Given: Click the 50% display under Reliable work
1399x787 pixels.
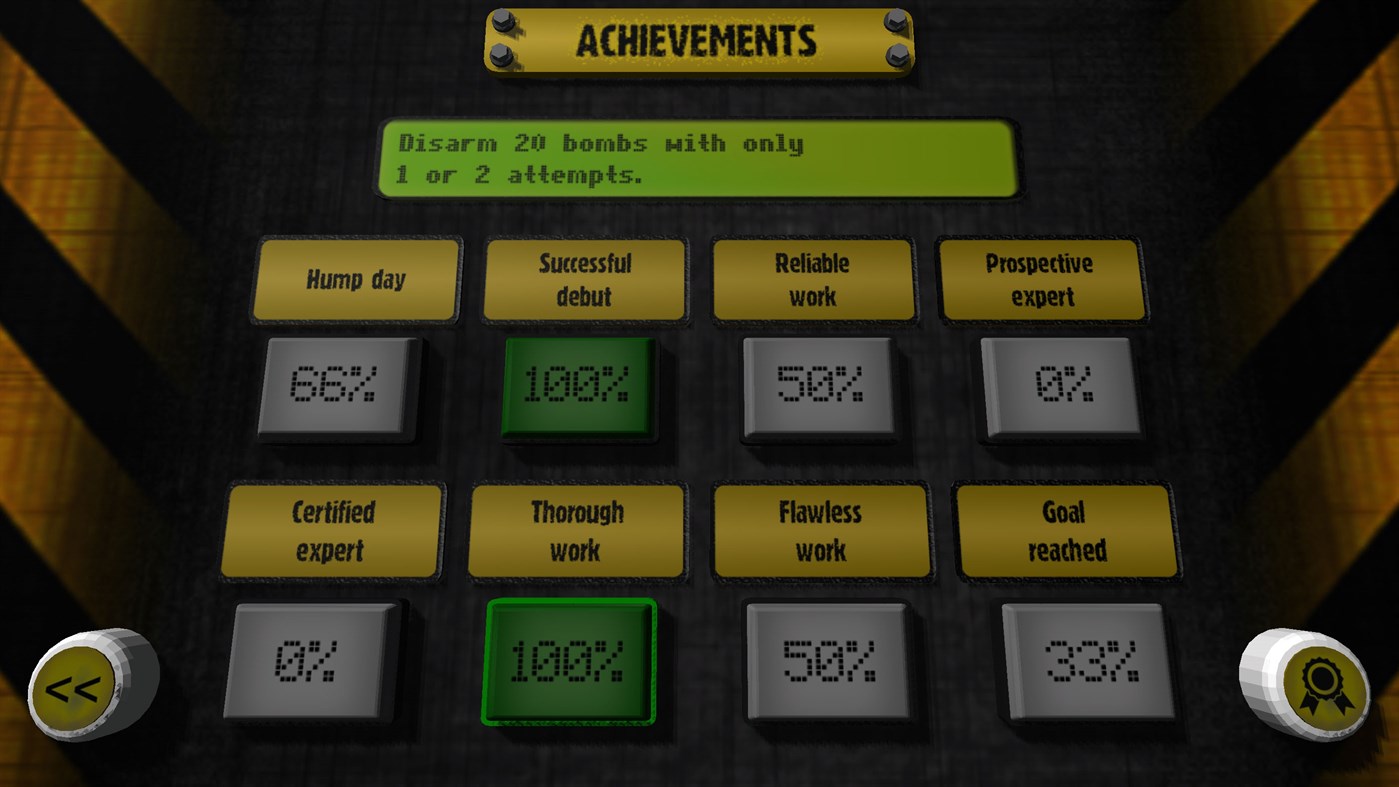Looking at the screenshot, I should [x=820, y=387].
